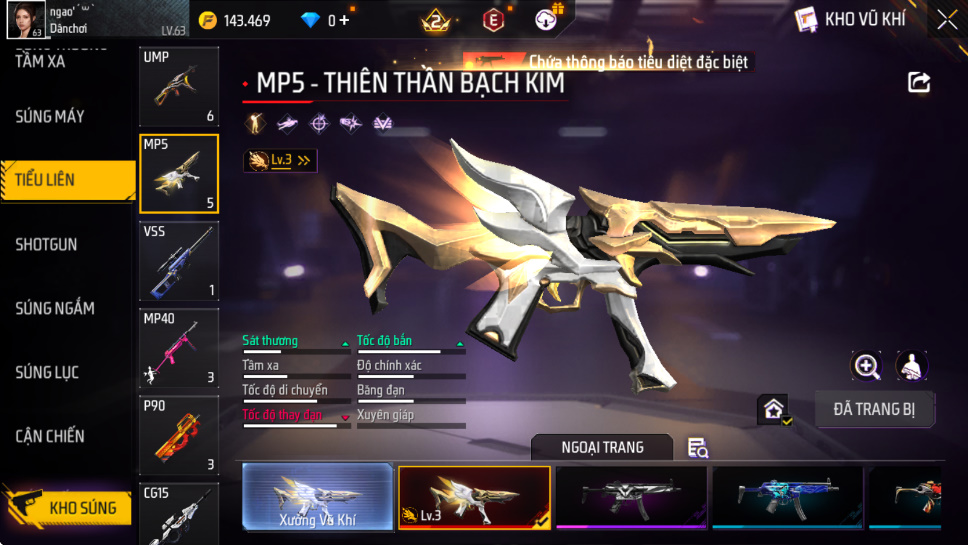Open the NGOẠI TRANG tab

click(x=602, y=447)
